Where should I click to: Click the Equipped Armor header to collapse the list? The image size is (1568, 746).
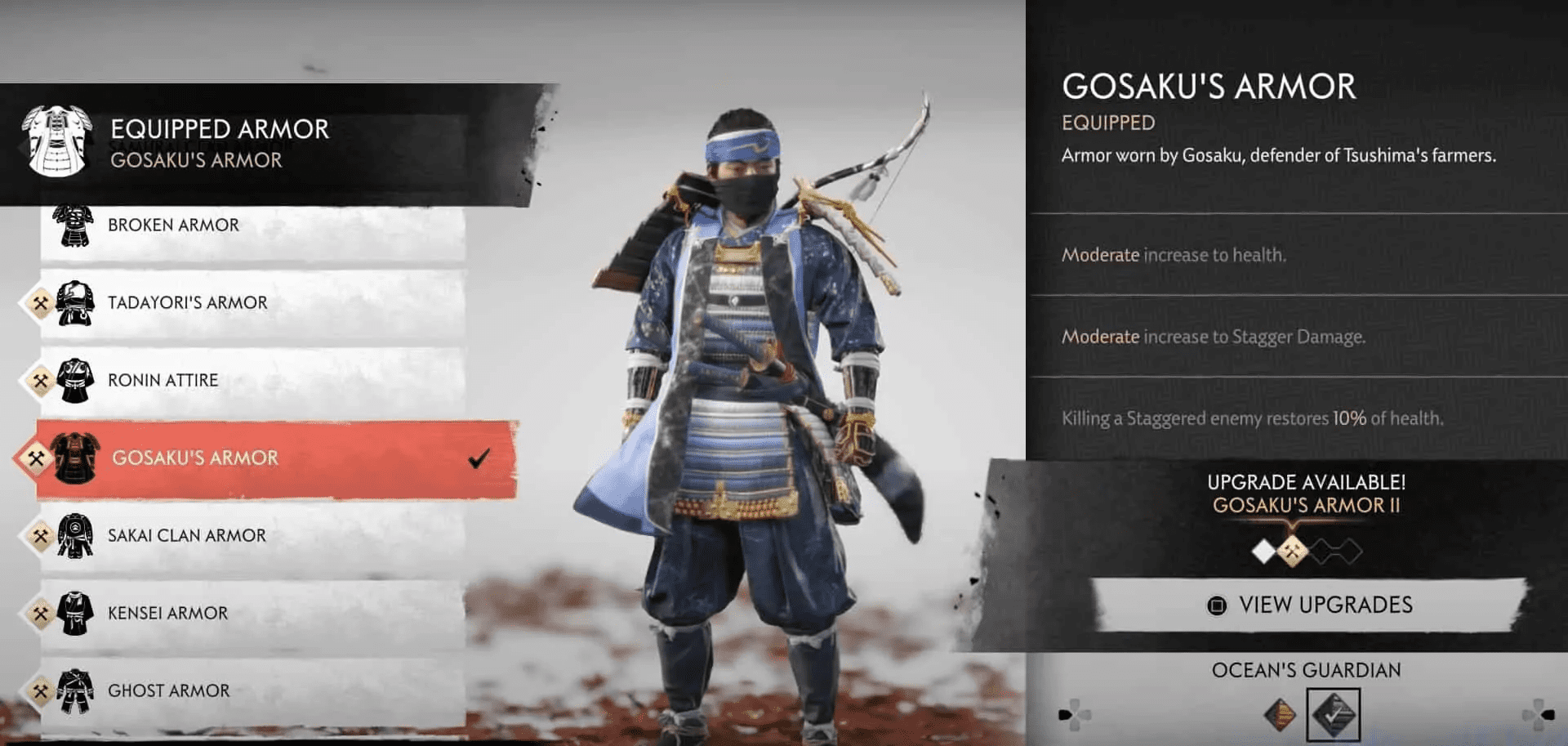[x=220, y=129]
